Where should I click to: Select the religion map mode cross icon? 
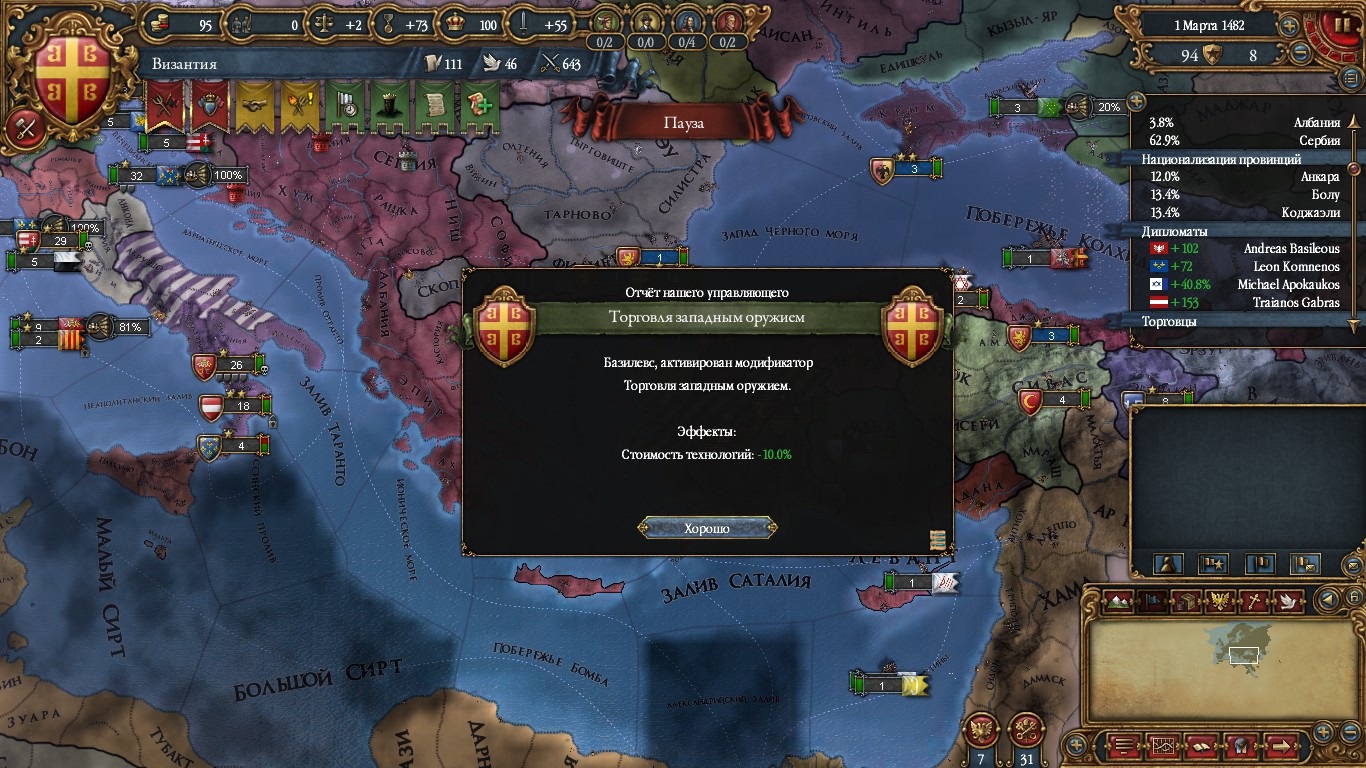click(x=1253, y=601)
